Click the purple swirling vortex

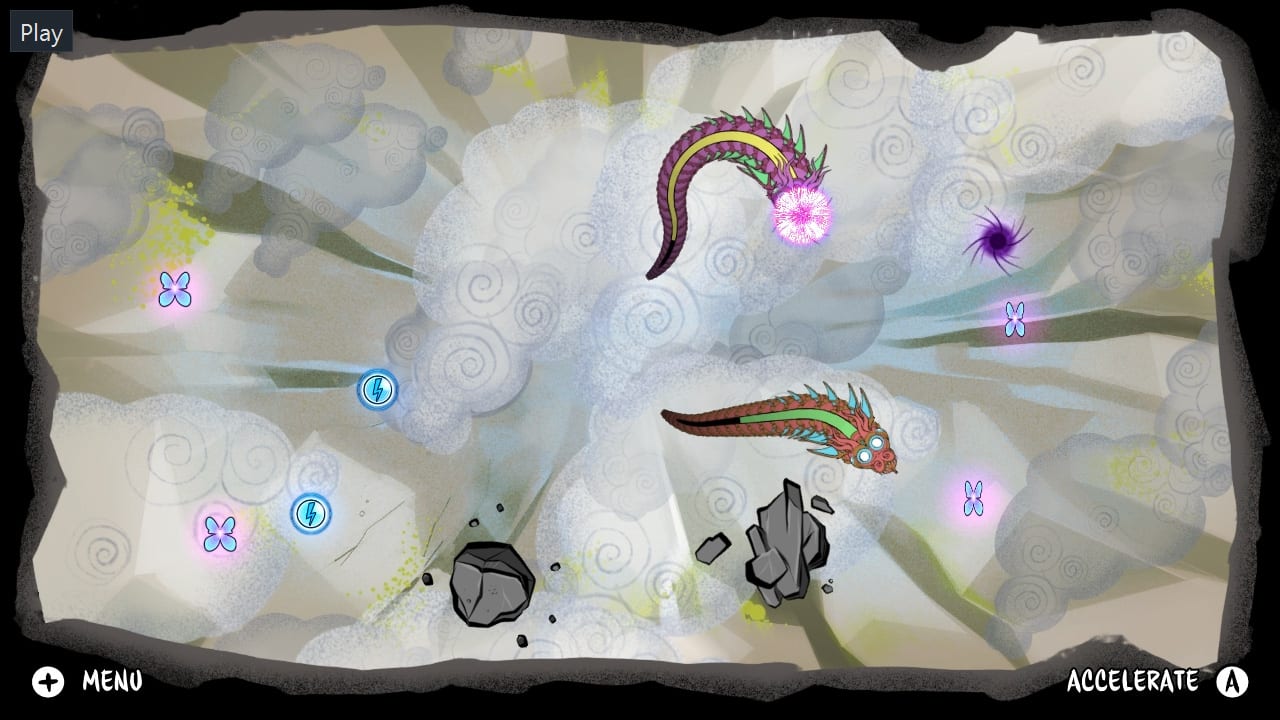click(997, 240)
